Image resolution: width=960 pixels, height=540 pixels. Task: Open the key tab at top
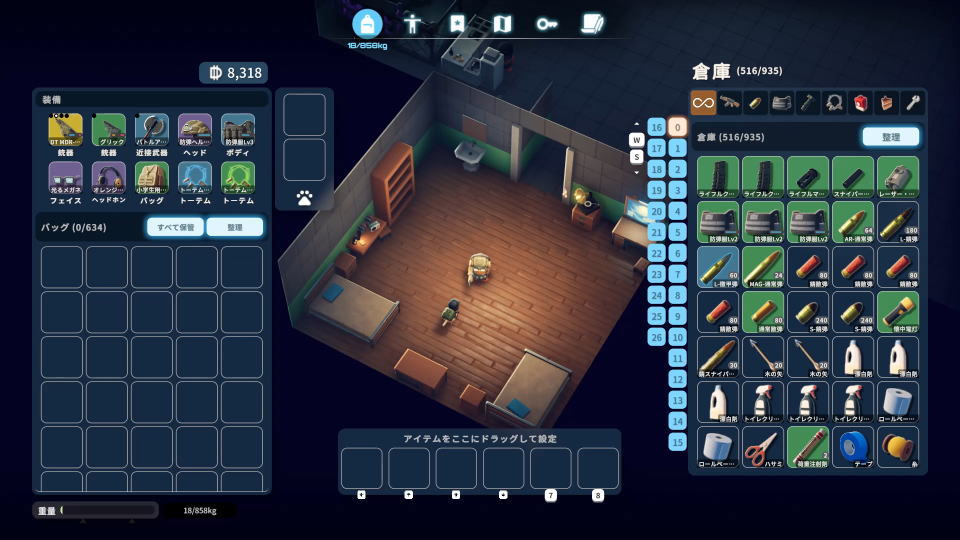546,23
